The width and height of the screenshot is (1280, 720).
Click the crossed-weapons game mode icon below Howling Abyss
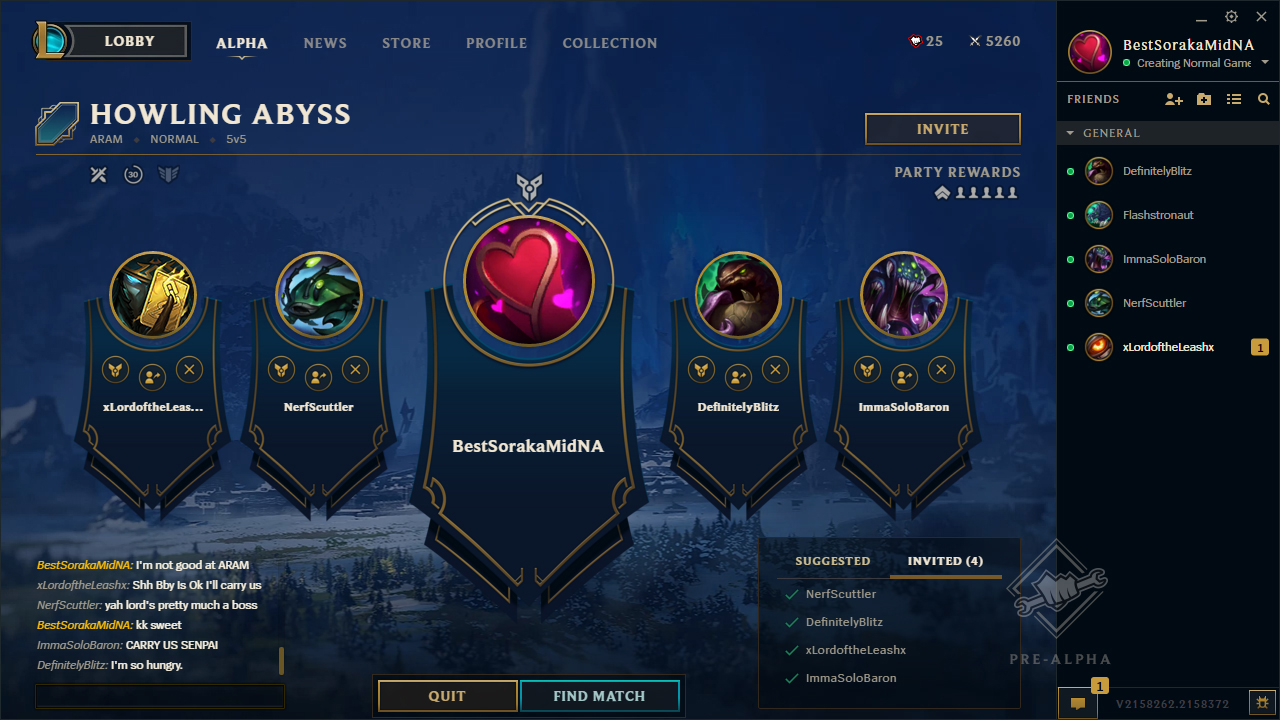coord(98,173)
